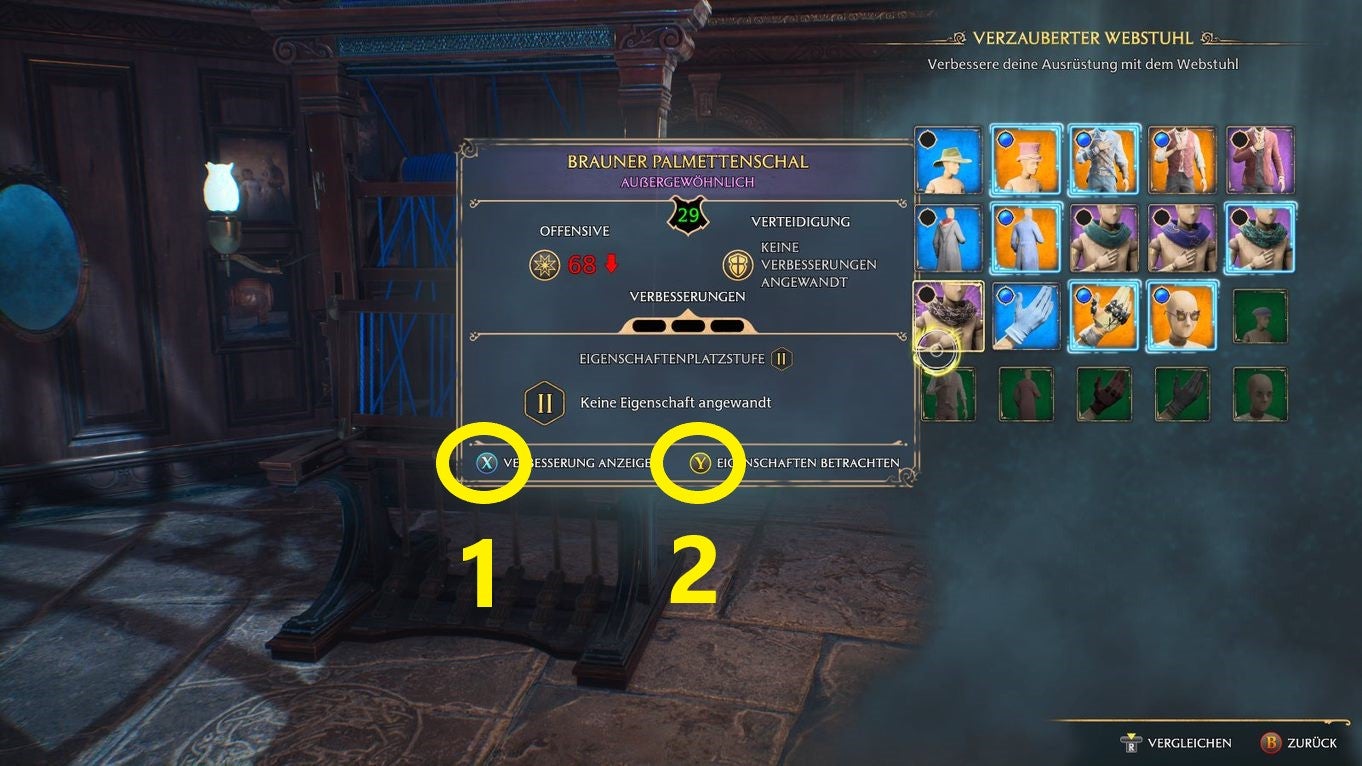Click the red stat decrease arrow beside 68
Screen dimensions: 1362x766
click(x=609, y=266)
